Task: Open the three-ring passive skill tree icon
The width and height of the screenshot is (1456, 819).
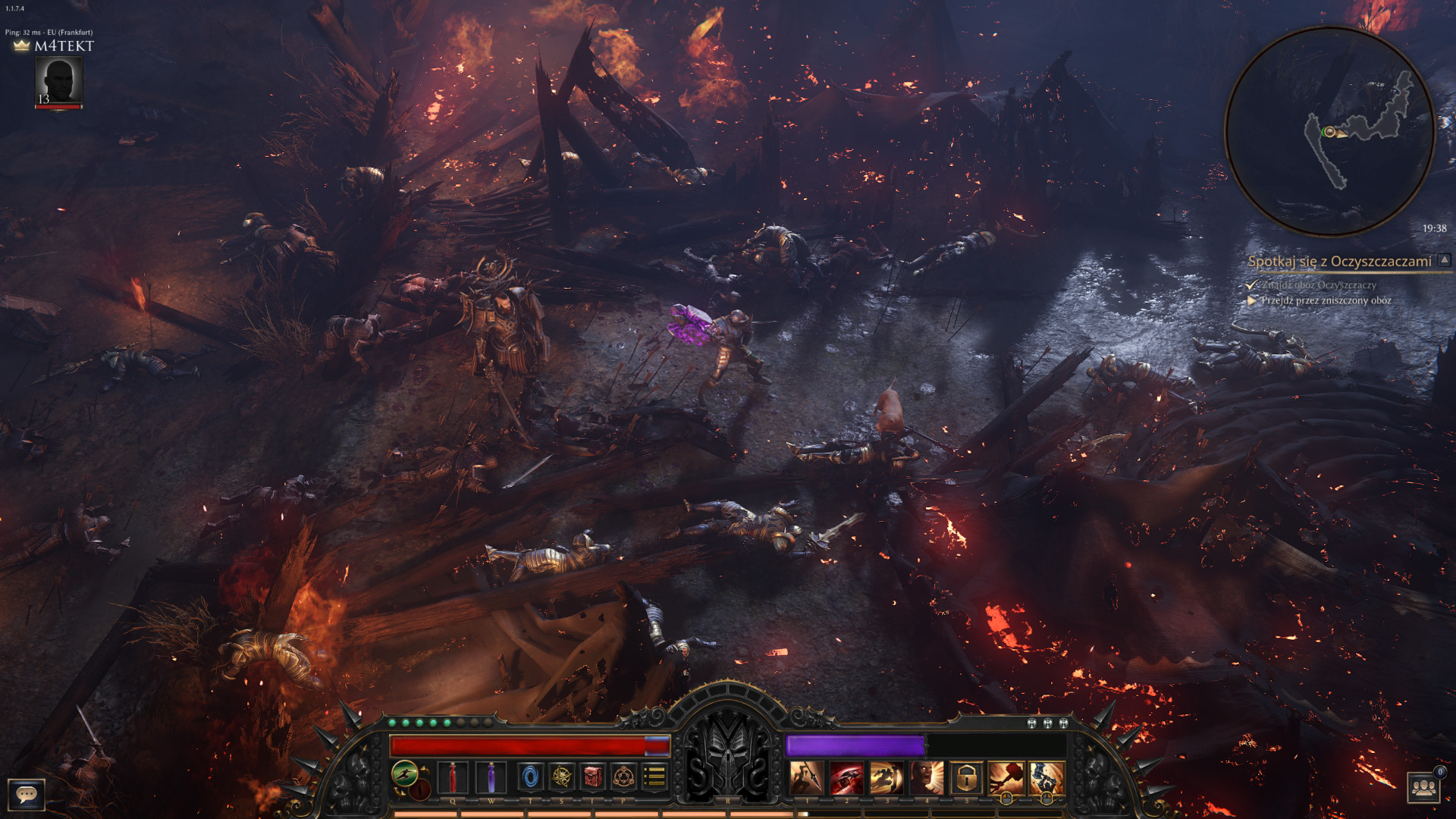Action: [623, 777]
